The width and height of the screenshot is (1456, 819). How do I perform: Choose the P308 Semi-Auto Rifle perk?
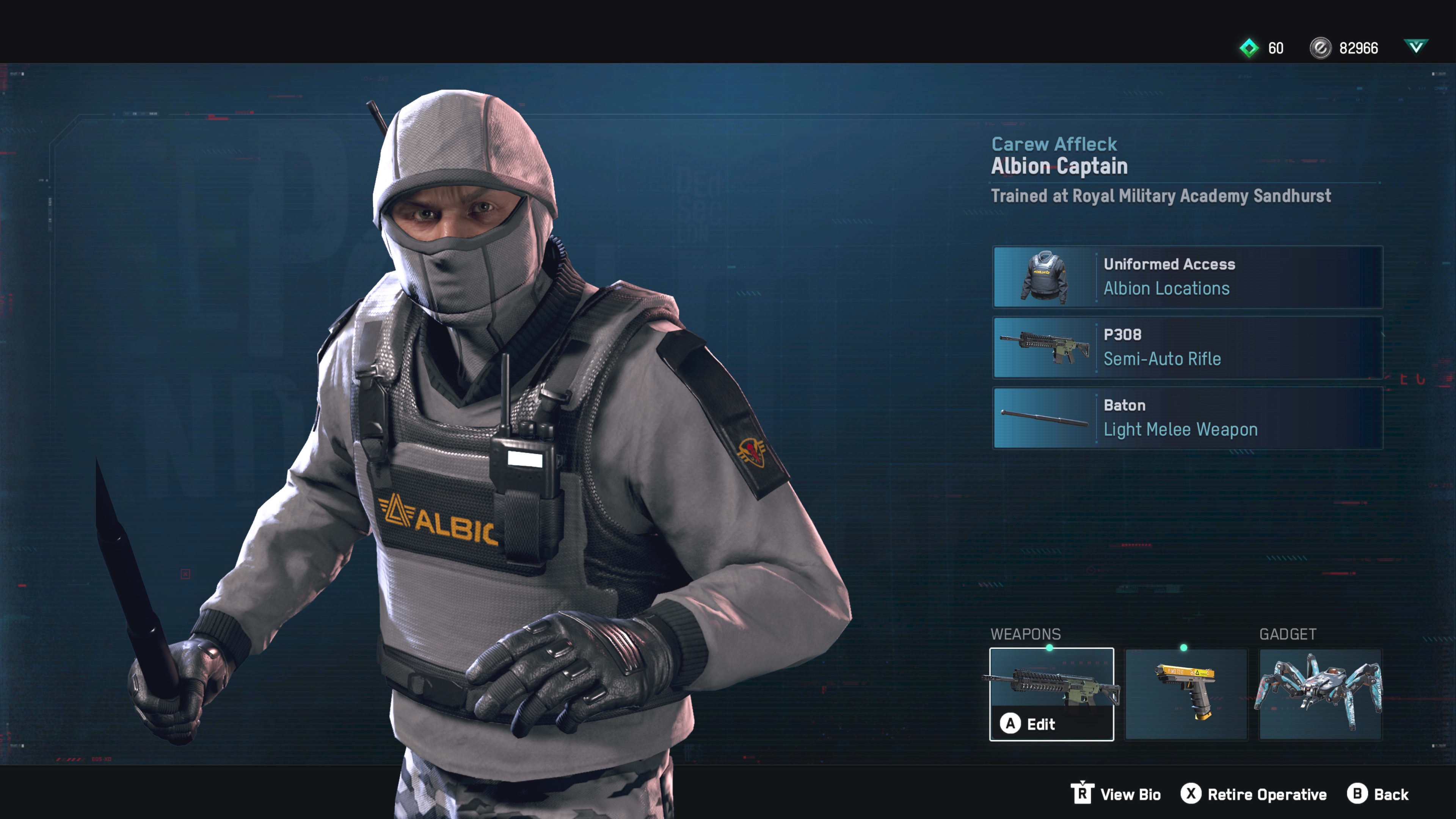(x=1188, y=347)
